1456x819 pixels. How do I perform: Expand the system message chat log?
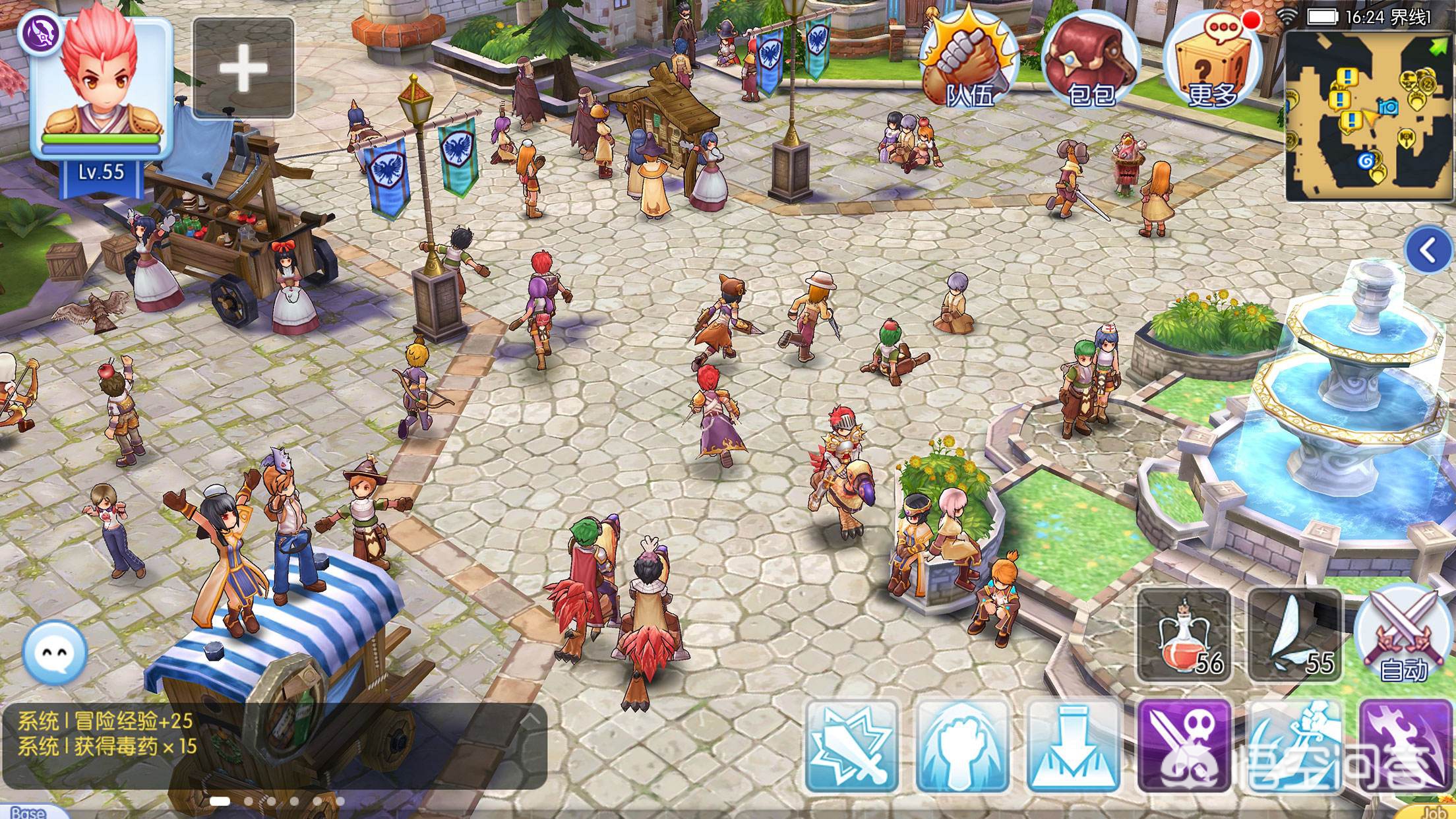click(531, 719)
